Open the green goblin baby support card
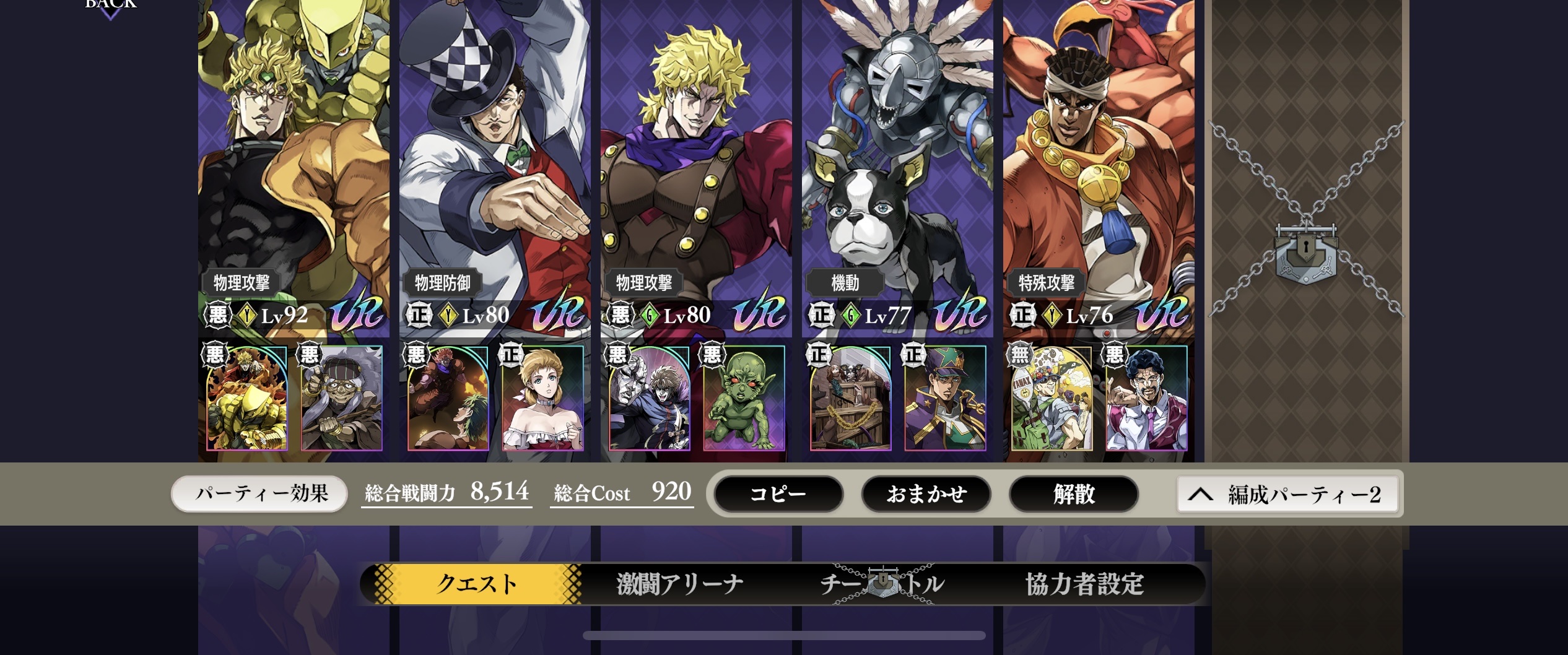Screen dimensions: 1568x655 click(744, 398)
